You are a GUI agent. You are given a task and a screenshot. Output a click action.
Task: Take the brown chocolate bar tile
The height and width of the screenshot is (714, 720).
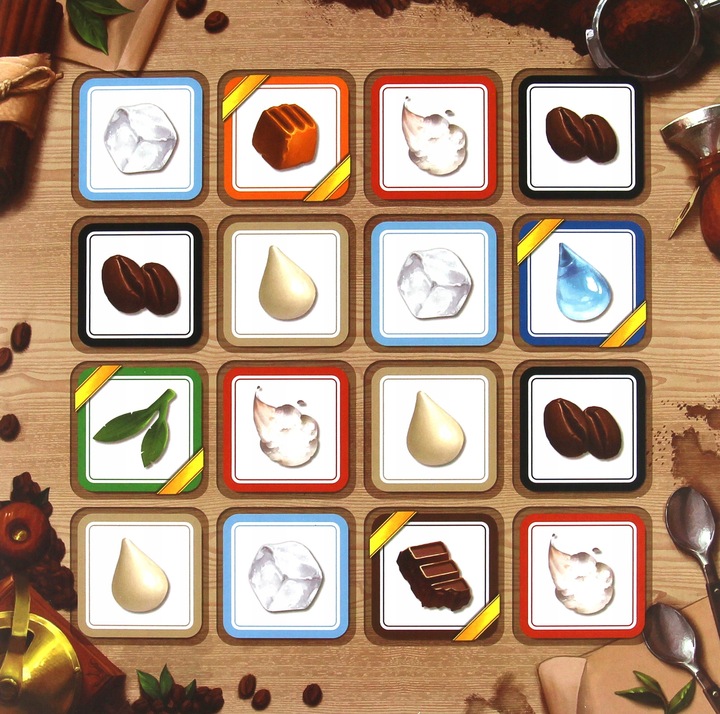(434, 575)
